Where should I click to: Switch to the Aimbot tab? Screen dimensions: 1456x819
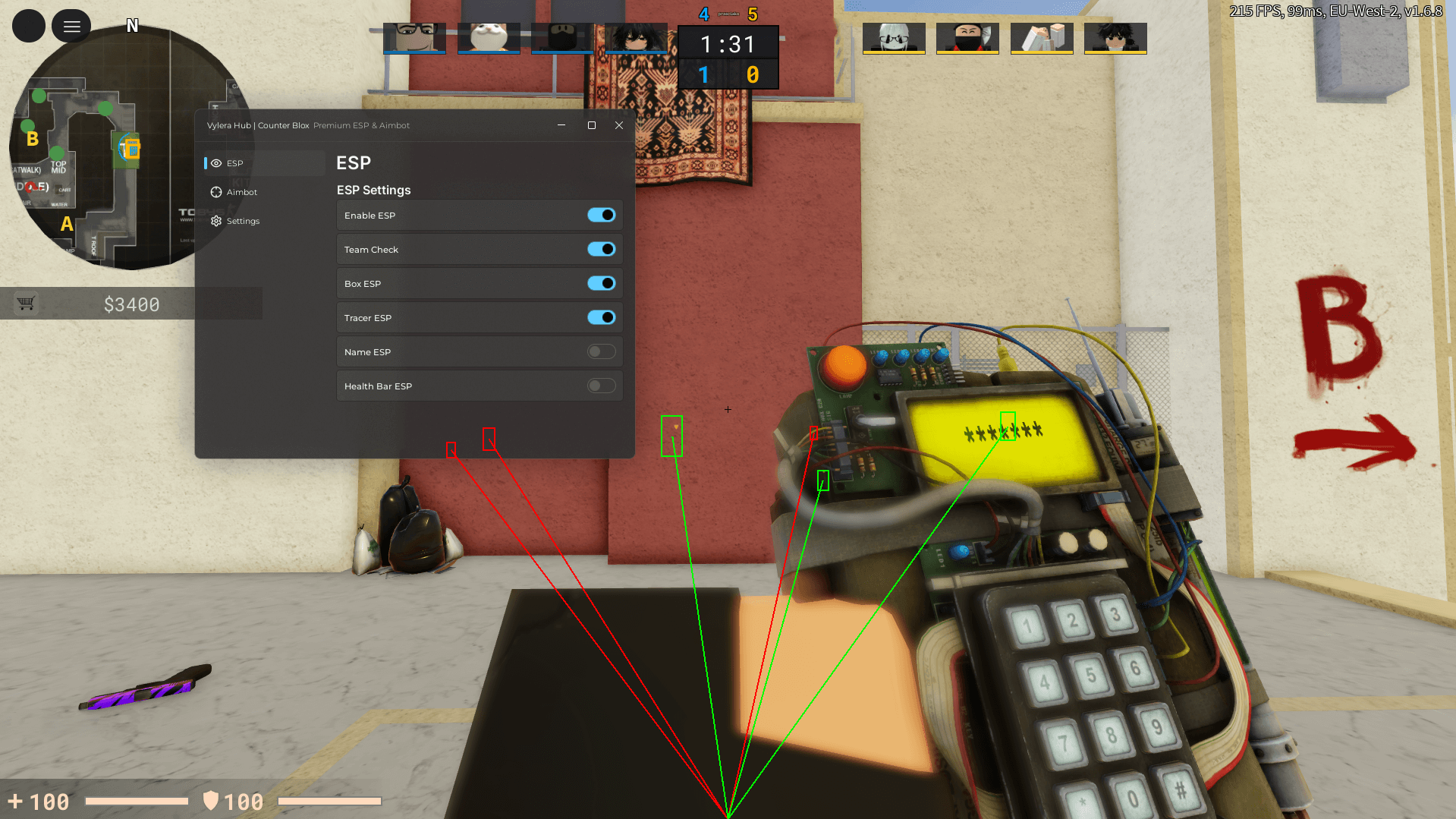(x=243, y=192)
